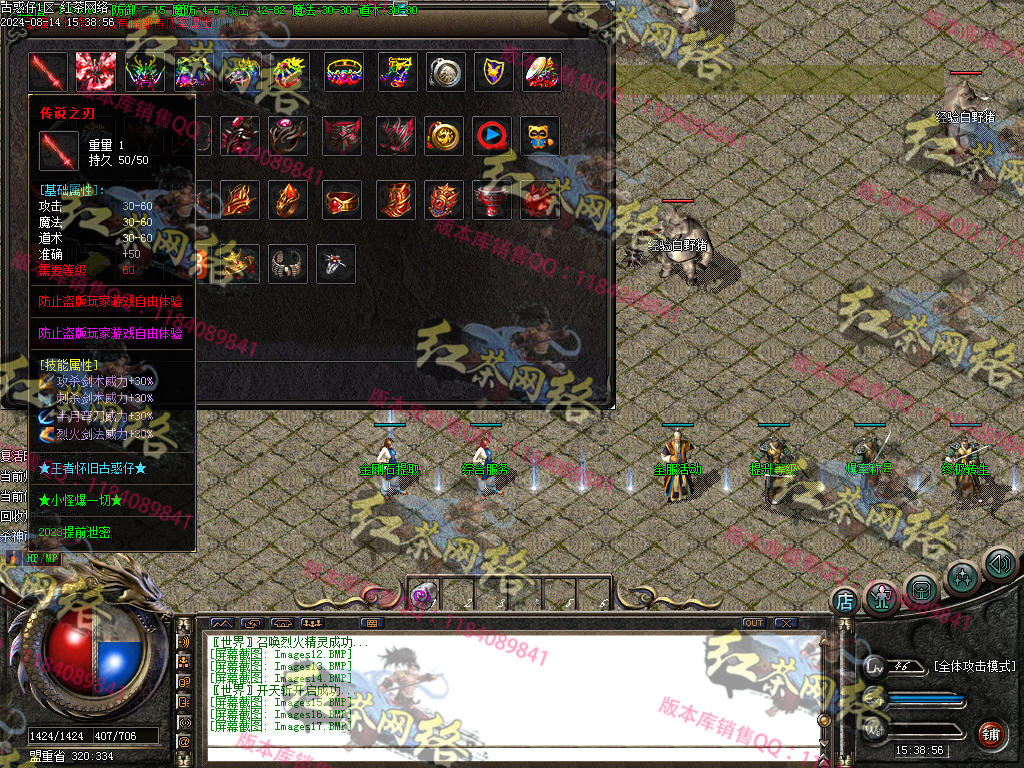The width and height of the screenshot is (1024, 768).
Task: Open the skills button with three stars
Action: [x=962, y=576]
